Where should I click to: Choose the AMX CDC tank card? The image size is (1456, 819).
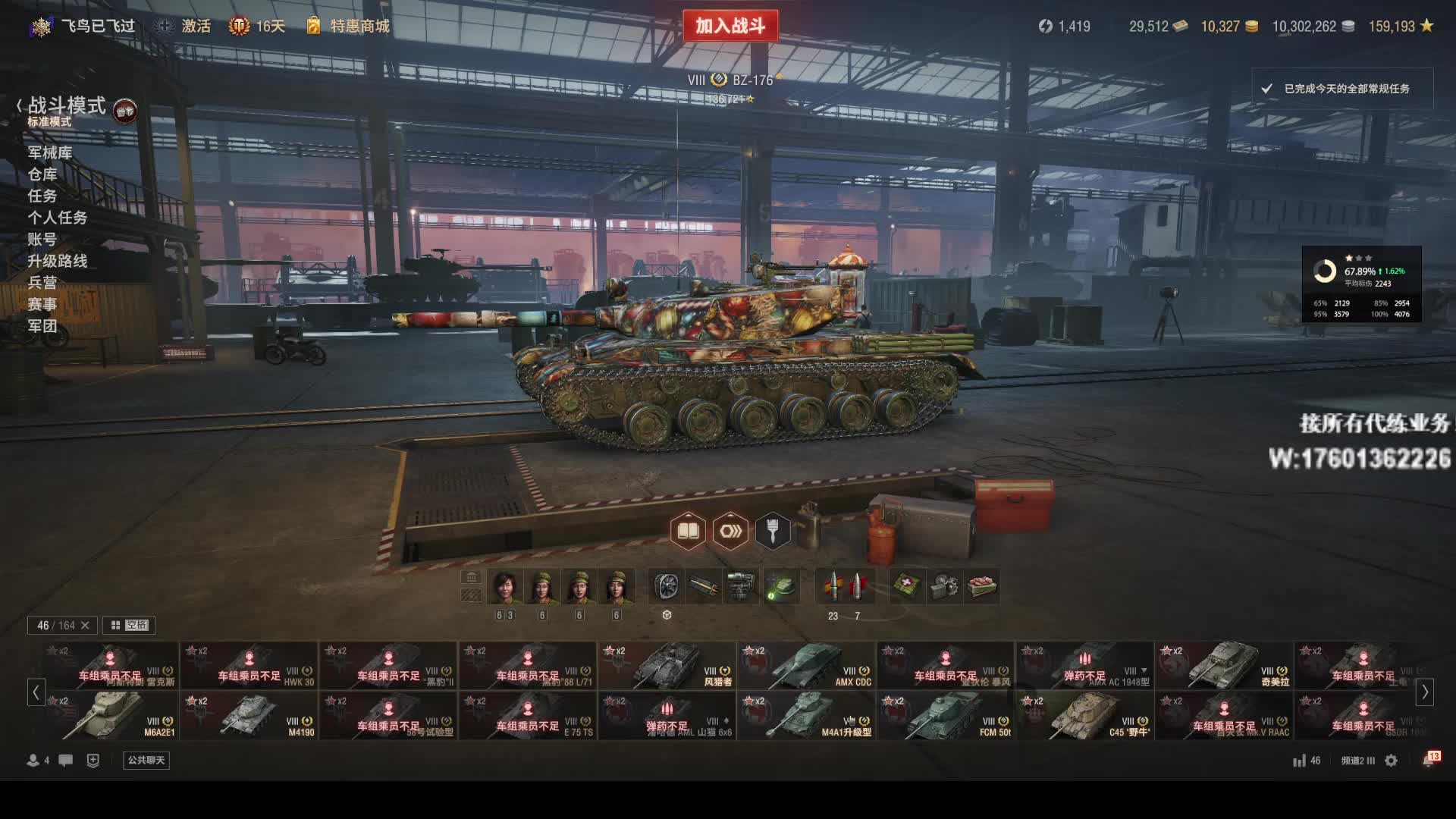(x=806, y=666)
